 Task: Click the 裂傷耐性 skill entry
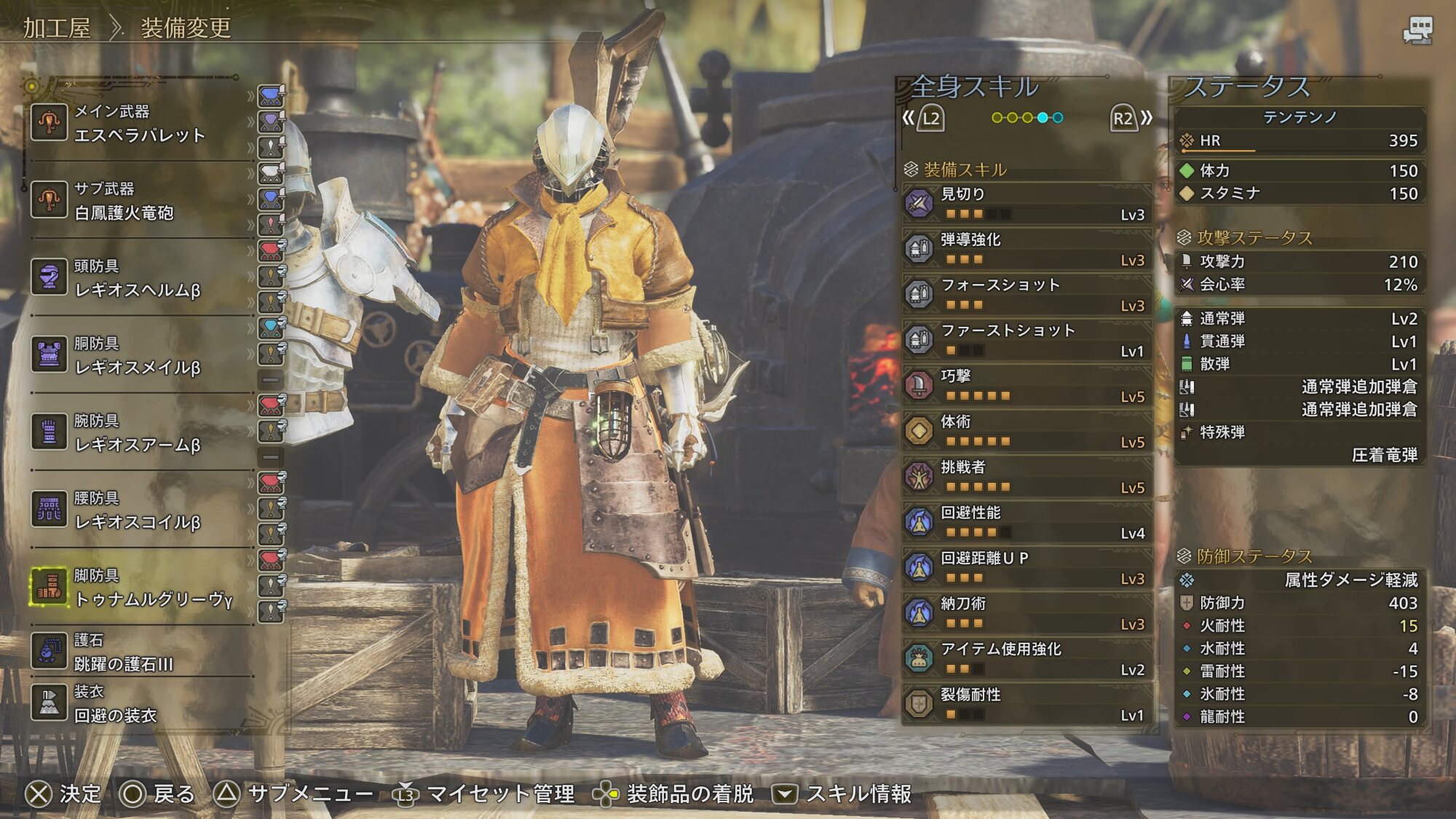(x=1026, y=704)
